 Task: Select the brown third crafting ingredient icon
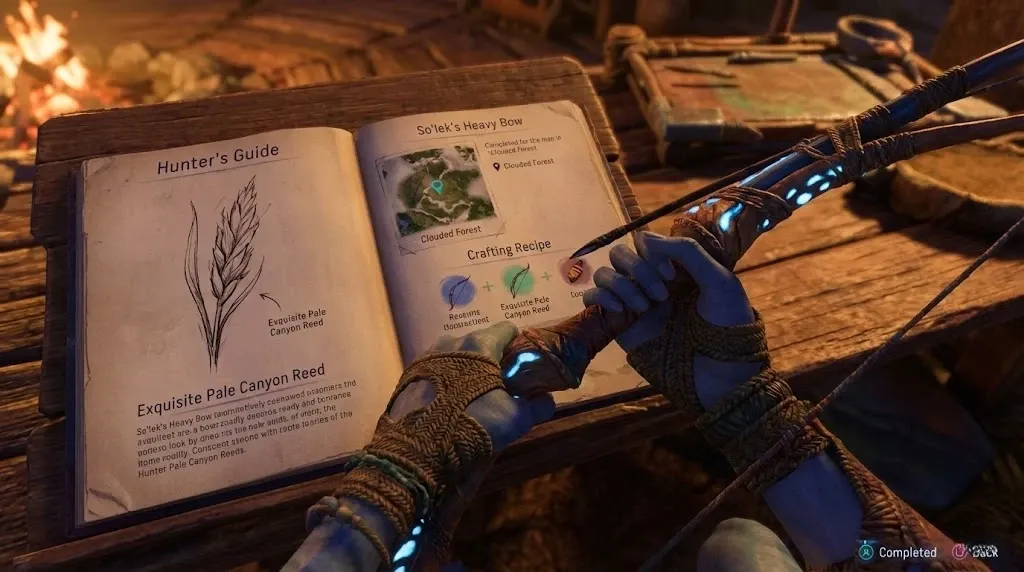[x=575, y=270]
